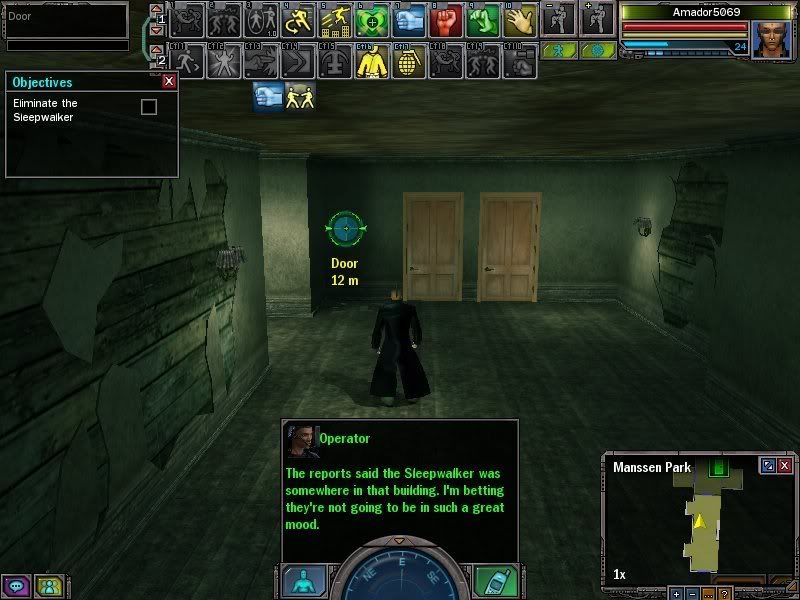800x600 pixels.
Task: Toggle the minimap size with blue button
Action: point(767,466)
